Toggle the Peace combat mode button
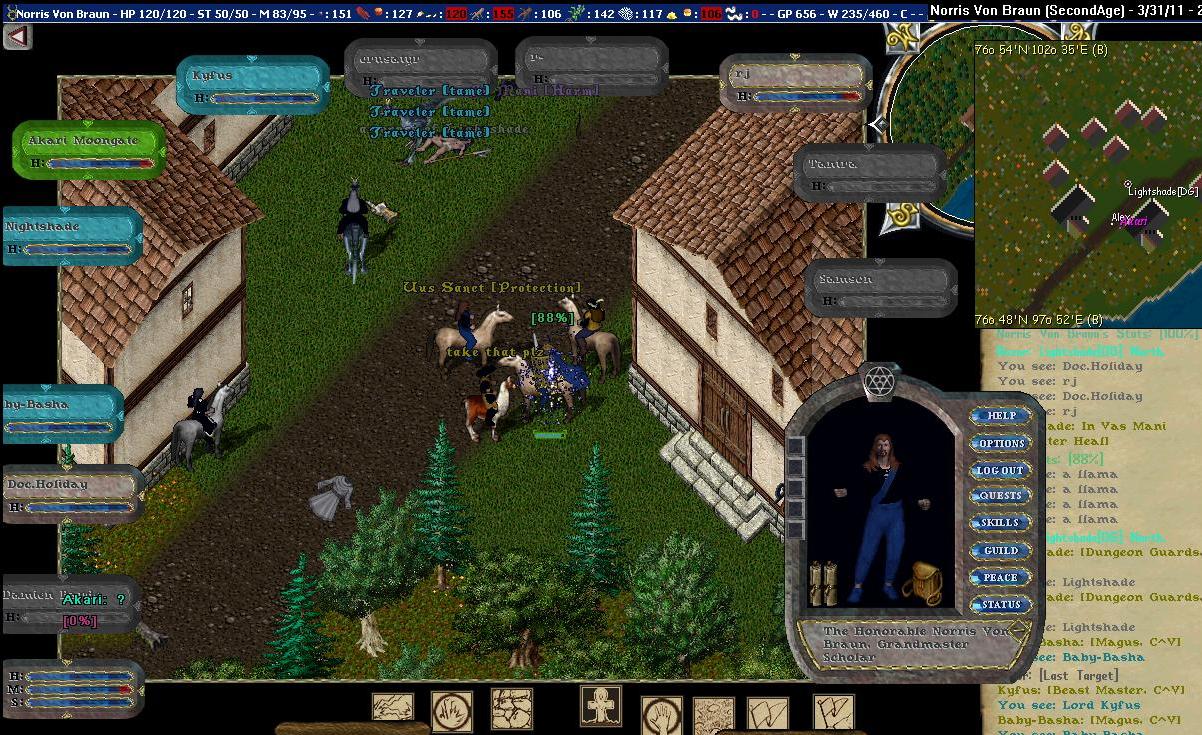The image size is (1202, 735). click(1000, 577)
